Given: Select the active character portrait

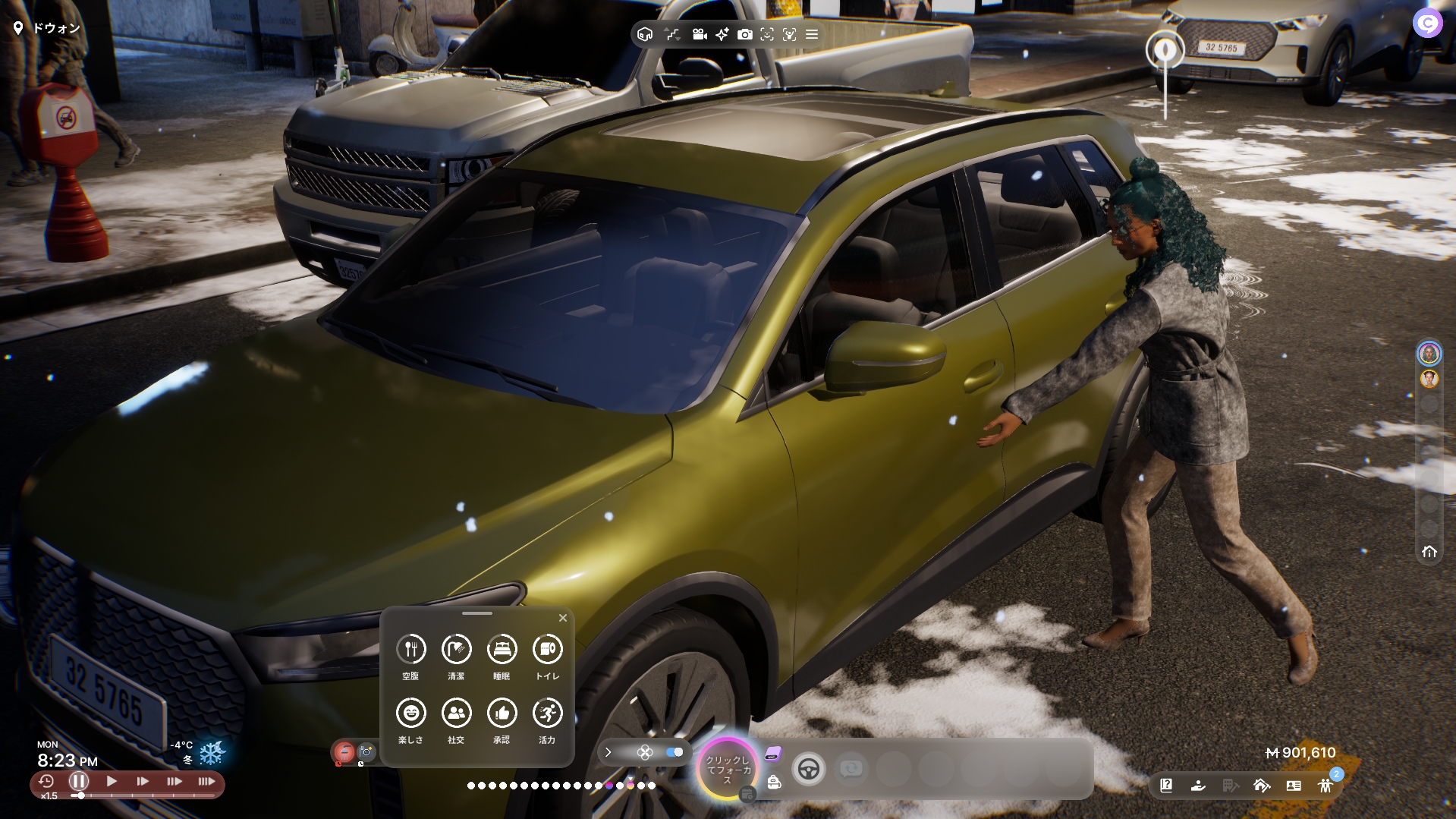Looking at the screenshot, I should coord(1429,354).
